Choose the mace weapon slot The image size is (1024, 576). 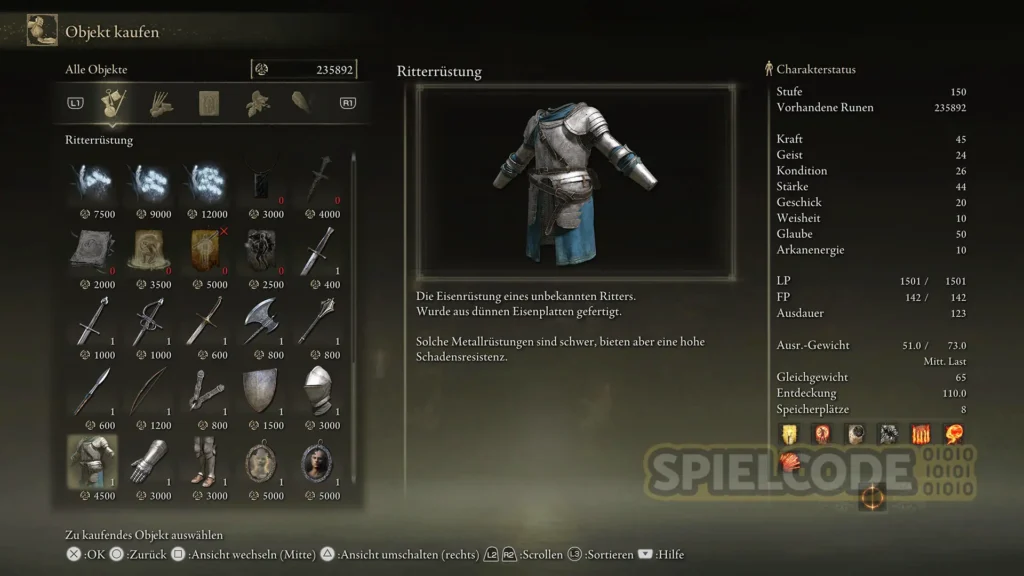(x=319, y=321)
